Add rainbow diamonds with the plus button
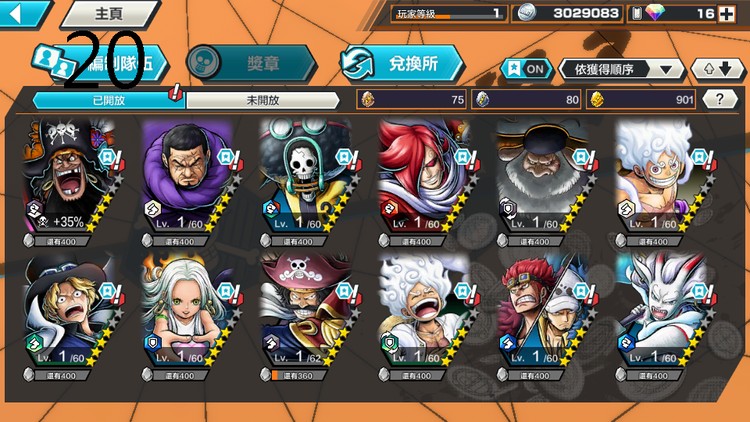Image resolution: width=750 pixels, height=422 pixels. (726, 13)
